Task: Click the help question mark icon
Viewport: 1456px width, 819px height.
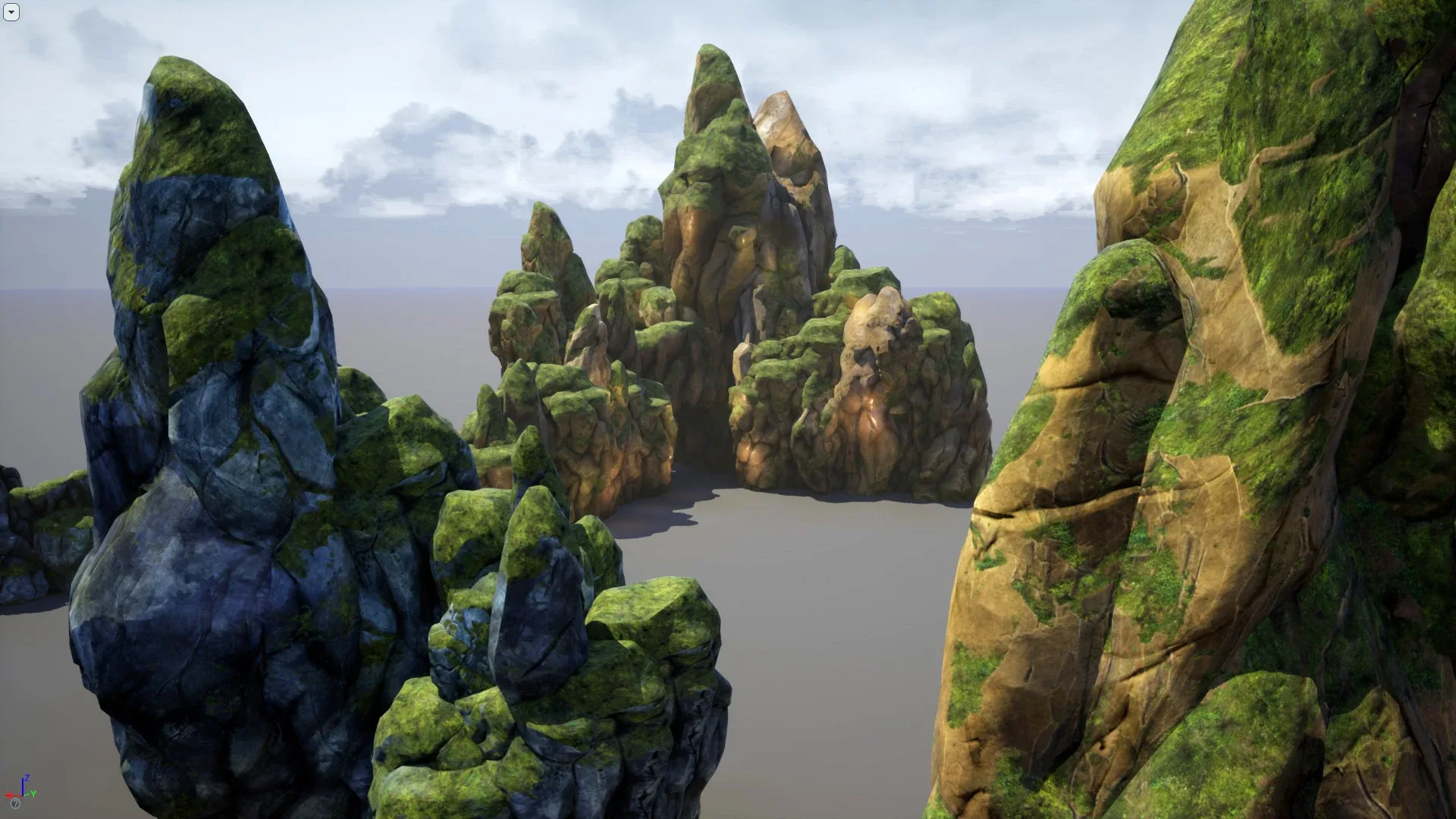Action: tap(15, 804)
